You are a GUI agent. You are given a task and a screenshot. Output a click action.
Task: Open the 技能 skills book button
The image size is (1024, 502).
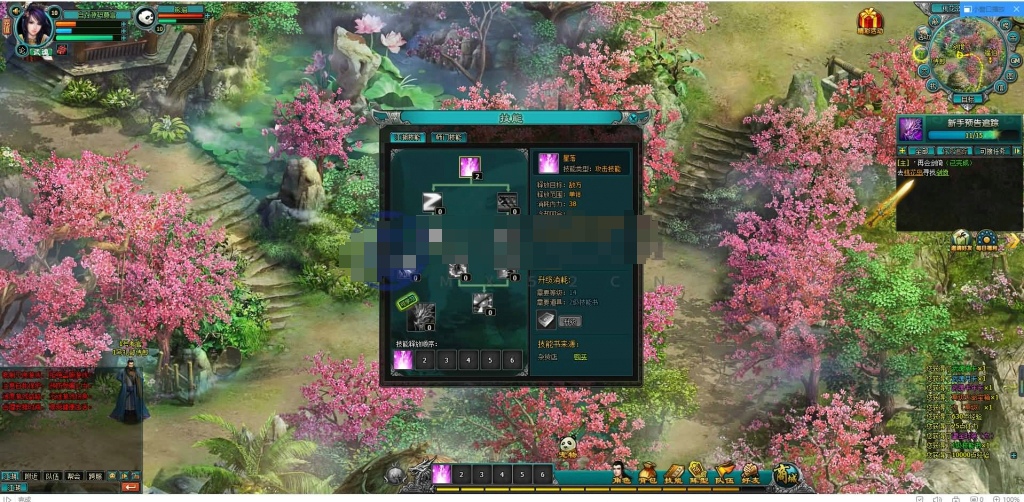click(673, 473)
